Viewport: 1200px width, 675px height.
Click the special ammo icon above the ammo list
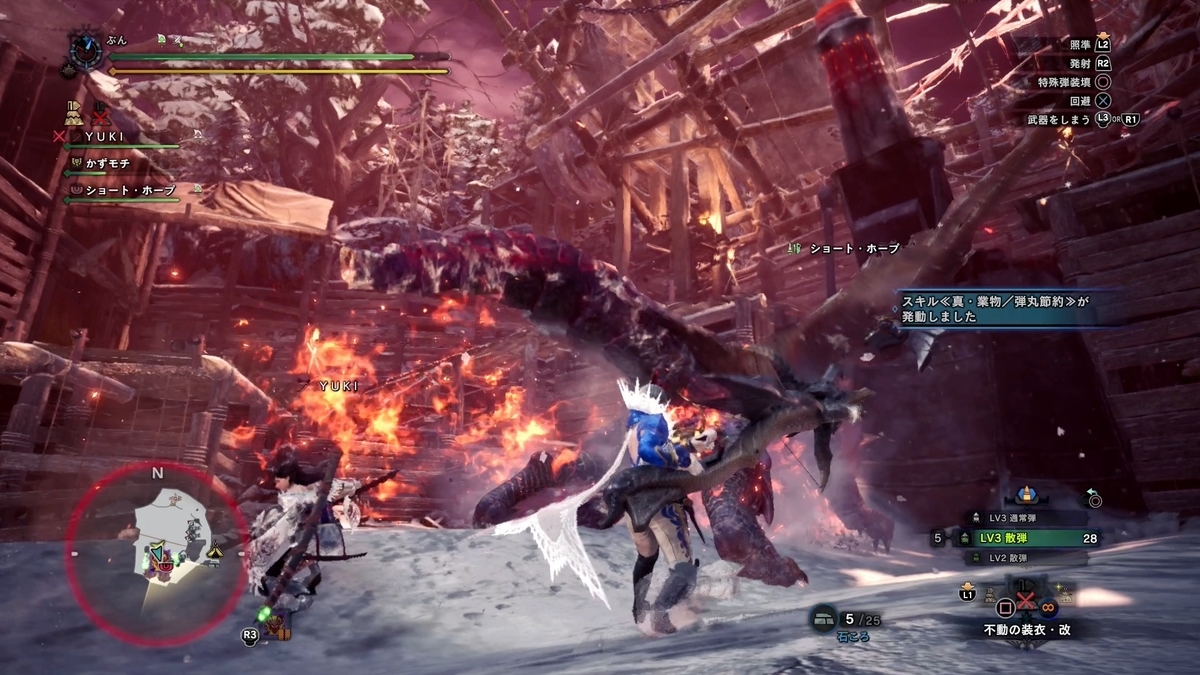pos(1024,494)
